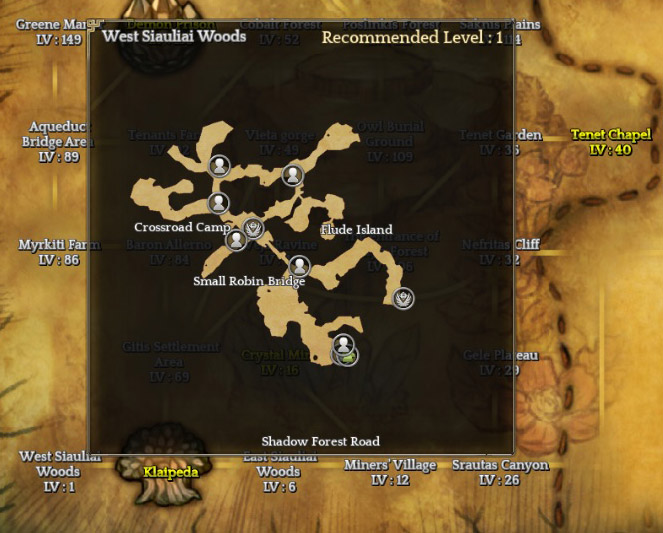The width and height of the screenshot is (663, 533).
Task: Click the West Siauliai Woods LV 1 node
Action: click(x=59, y=471)
